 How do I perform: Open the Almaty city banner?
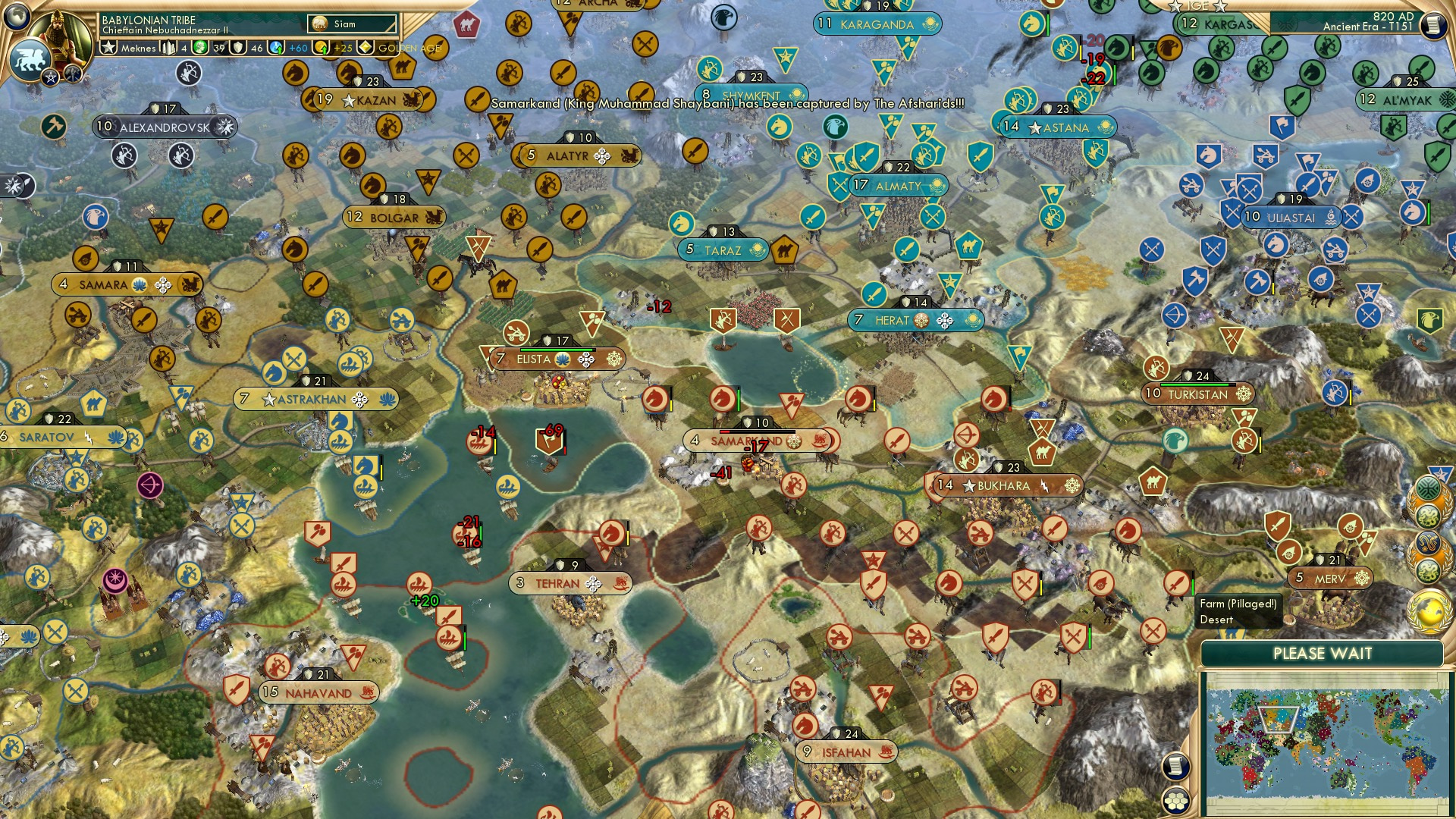899,186
